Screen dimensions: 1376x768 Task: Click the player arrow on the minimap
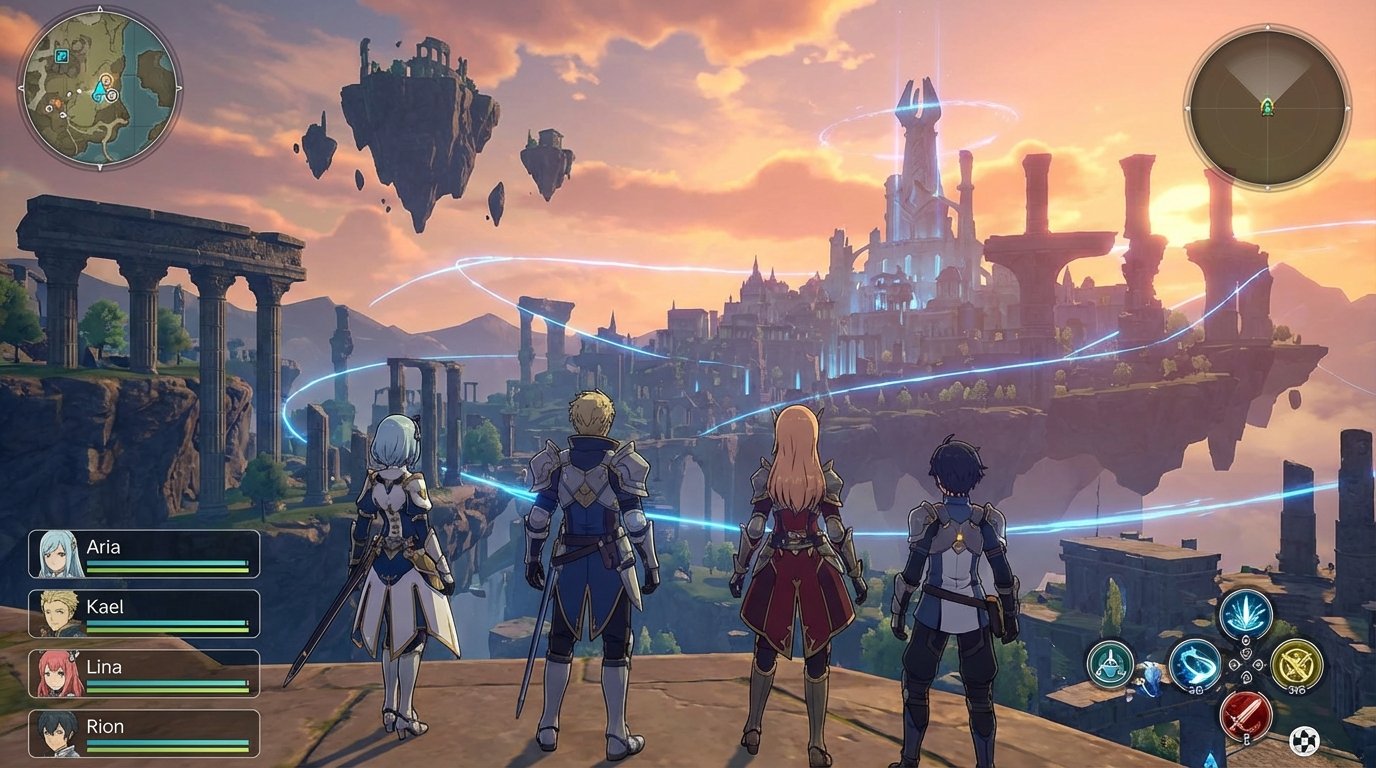[x=99, y=90]
